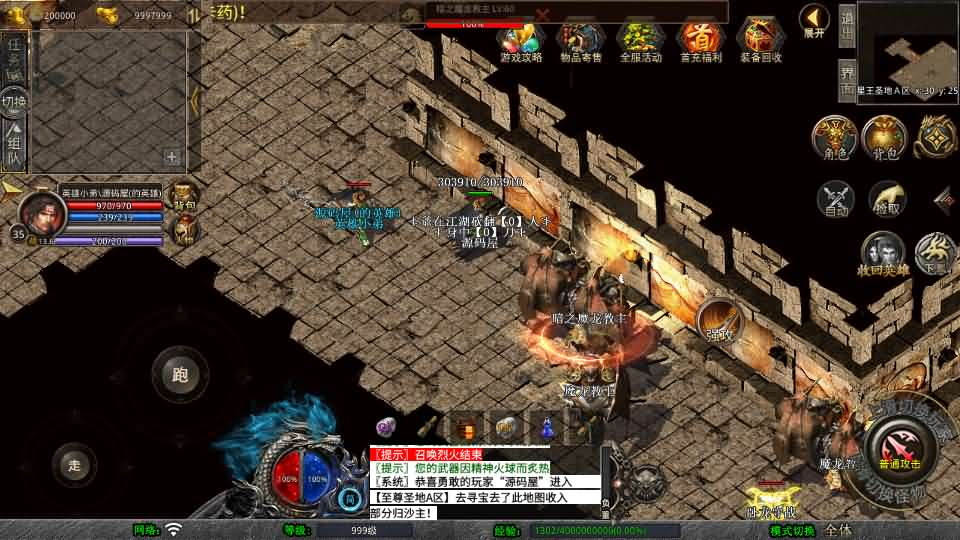Click the 模式切换 mode switch label
This screenshot has width=960, height=540.
(792, 530)
